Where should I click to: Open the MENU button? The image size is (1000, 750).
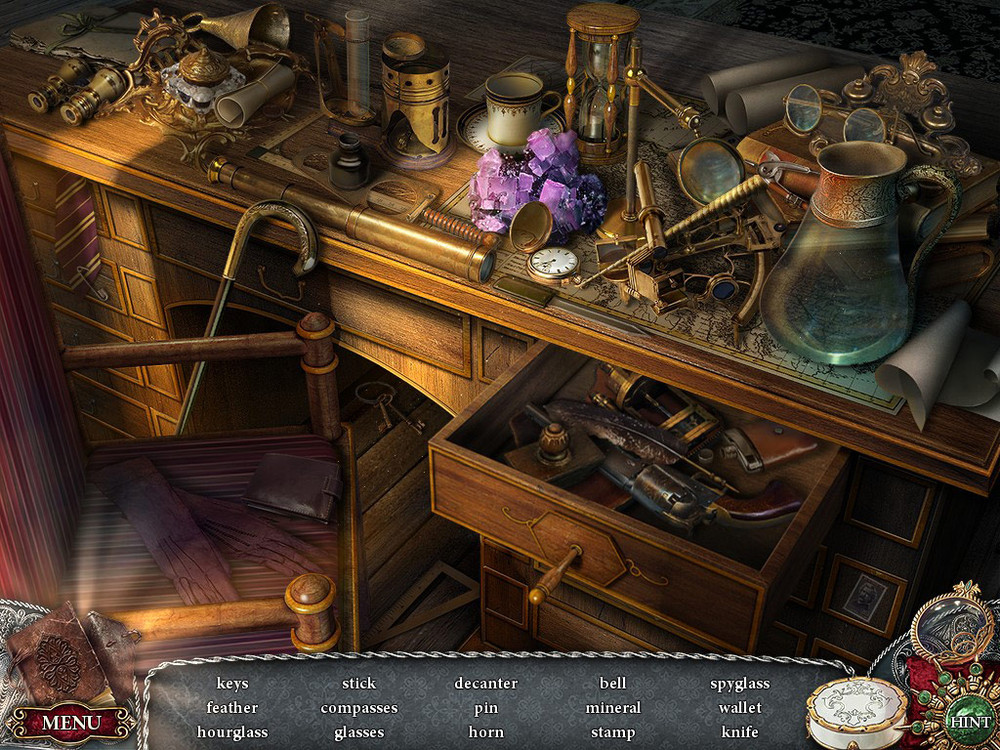tap(71, 721)
